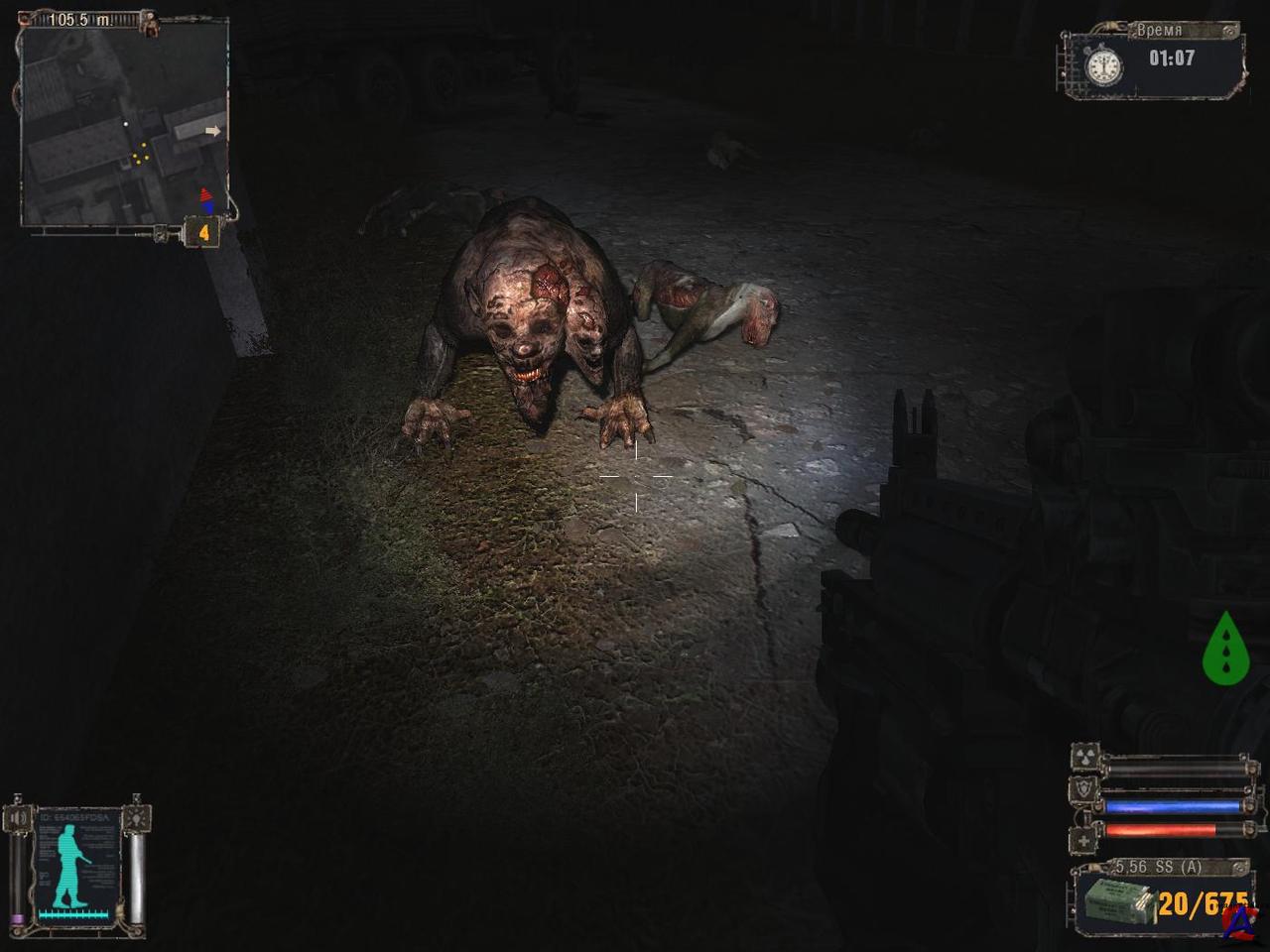The height and width of the screenshot is (952, 1270).
Task: Select the white arrow marker on the minimap
Action: (212, 130)
